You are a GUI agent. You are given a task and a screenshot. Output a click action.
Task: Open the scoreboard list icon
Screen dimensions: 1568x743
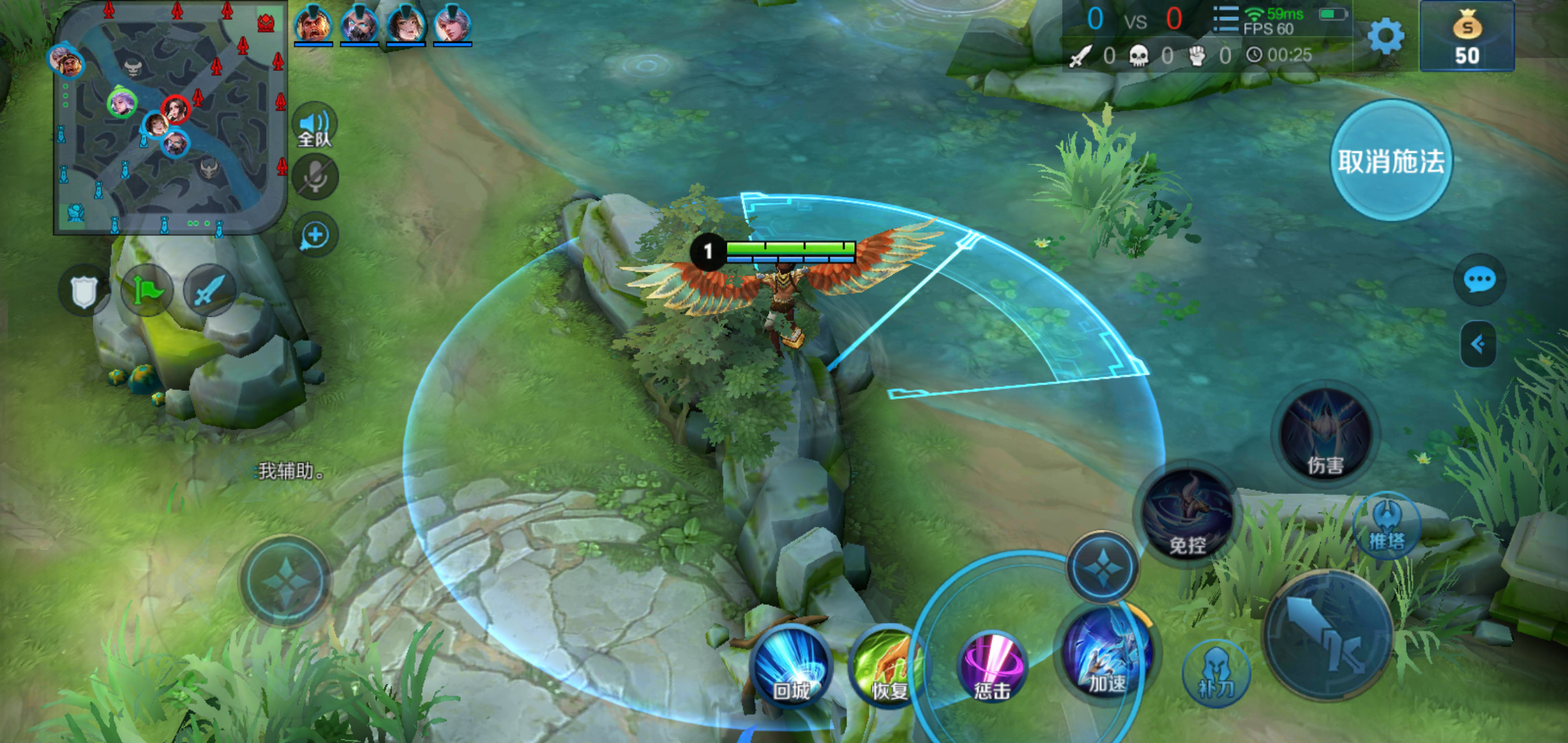(1226, 19)
